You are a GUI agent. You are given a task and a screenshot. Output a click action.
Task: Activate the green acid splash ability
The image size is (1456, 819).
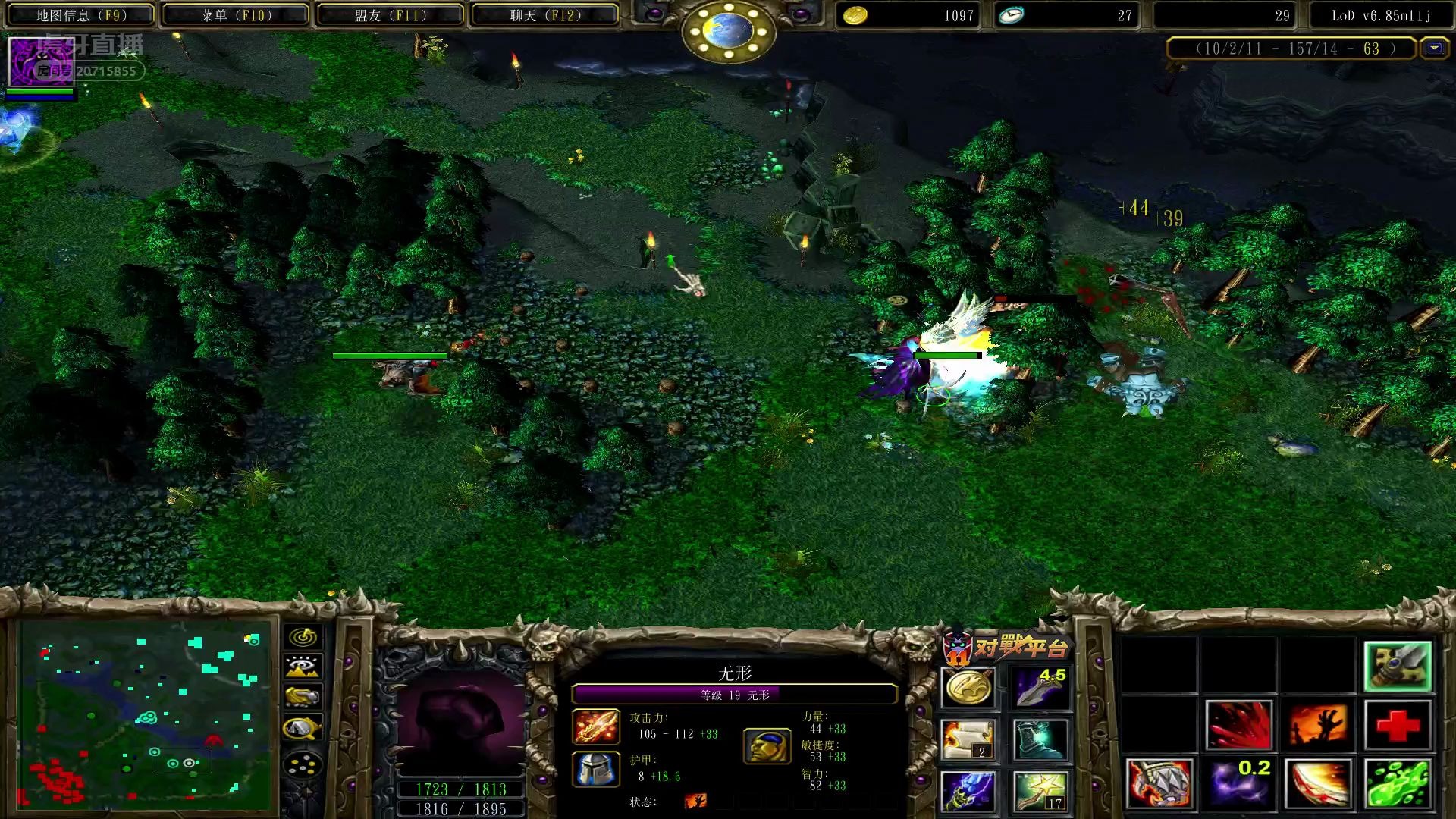(x=1398, y=783)
